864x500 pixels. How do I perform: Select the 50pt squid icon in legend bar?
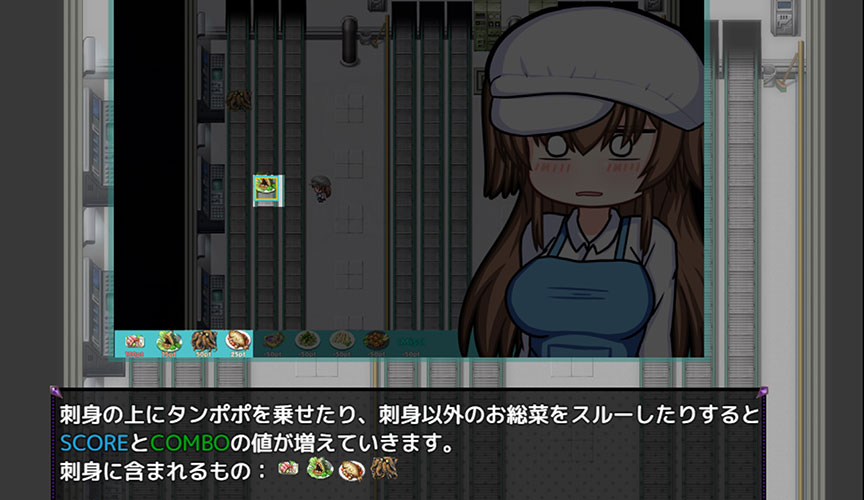203,342
